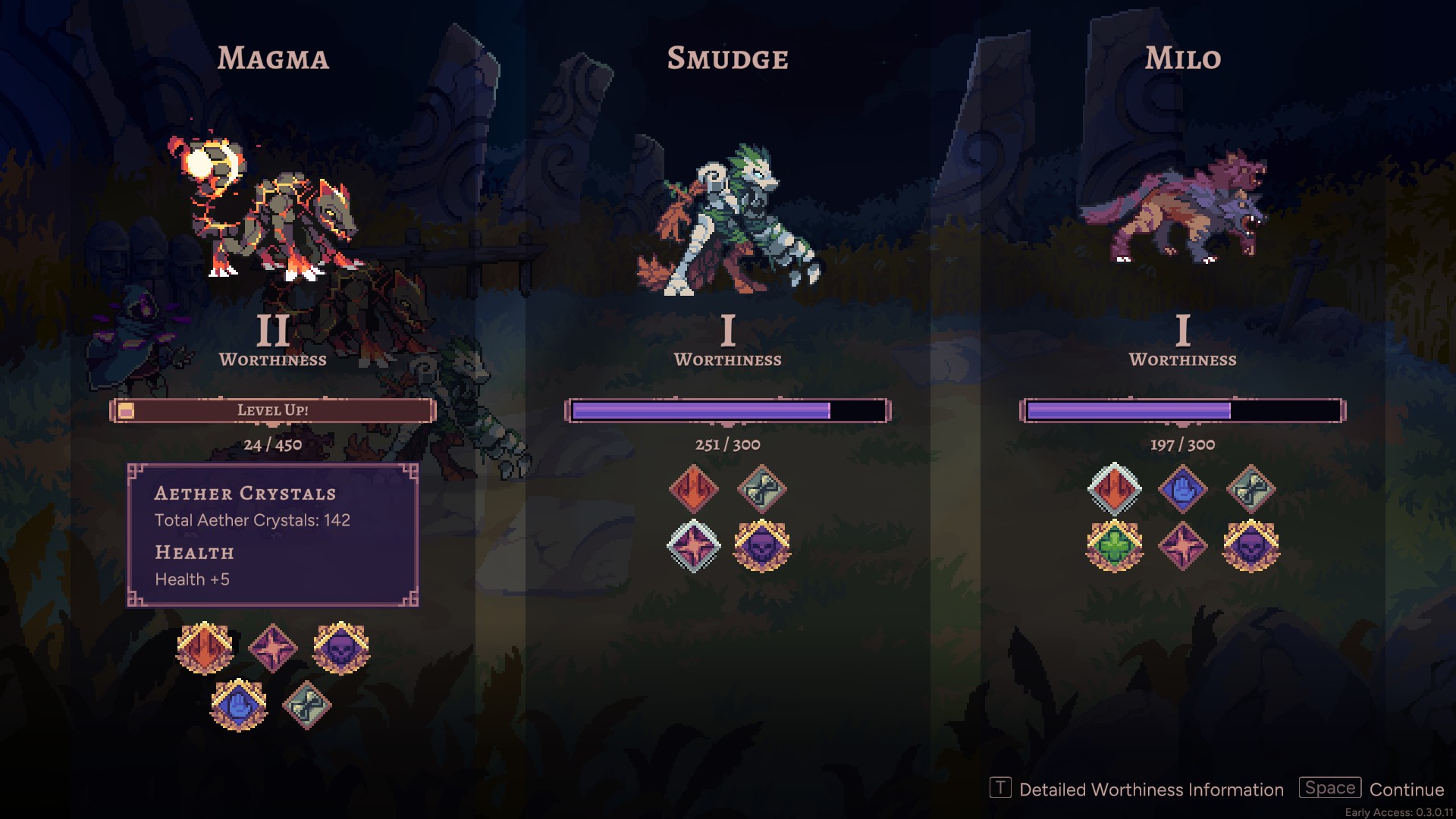This screenshot has height=819, width=1456.
Task: Select Magma's grey hourglass badge
Action: click(x=307, y=704)
